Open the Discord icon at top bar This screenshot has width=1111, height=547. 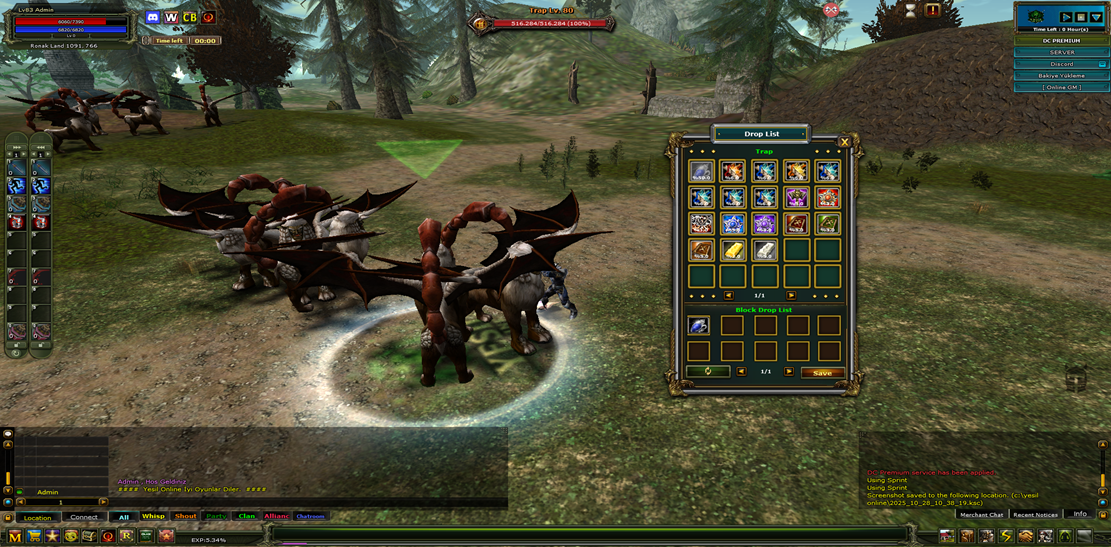click(x=153, y=18)
